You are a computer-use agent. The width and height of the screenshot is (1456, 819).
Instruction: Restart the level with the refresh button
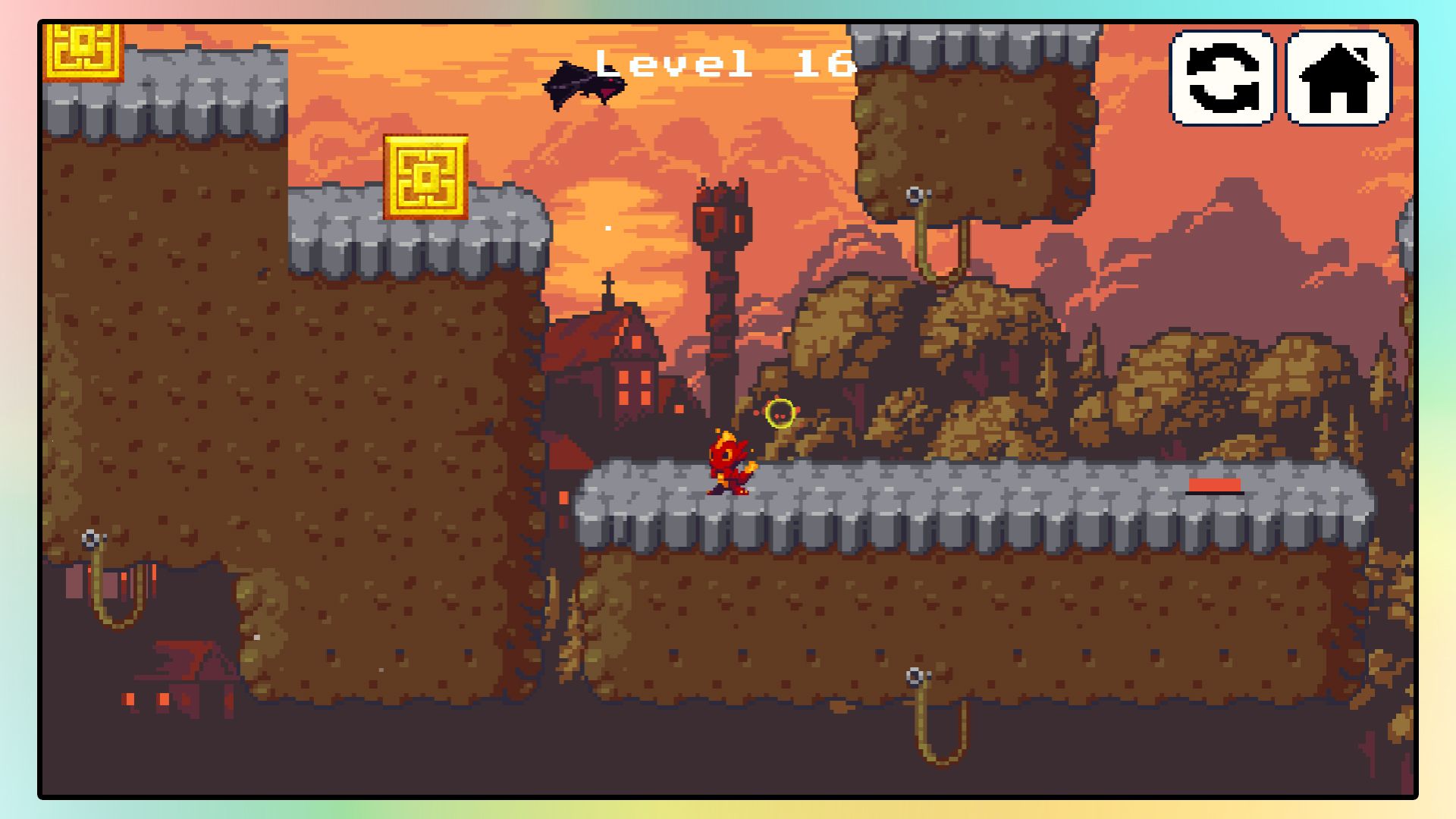pyautogui.click(x=1222, y=78)
